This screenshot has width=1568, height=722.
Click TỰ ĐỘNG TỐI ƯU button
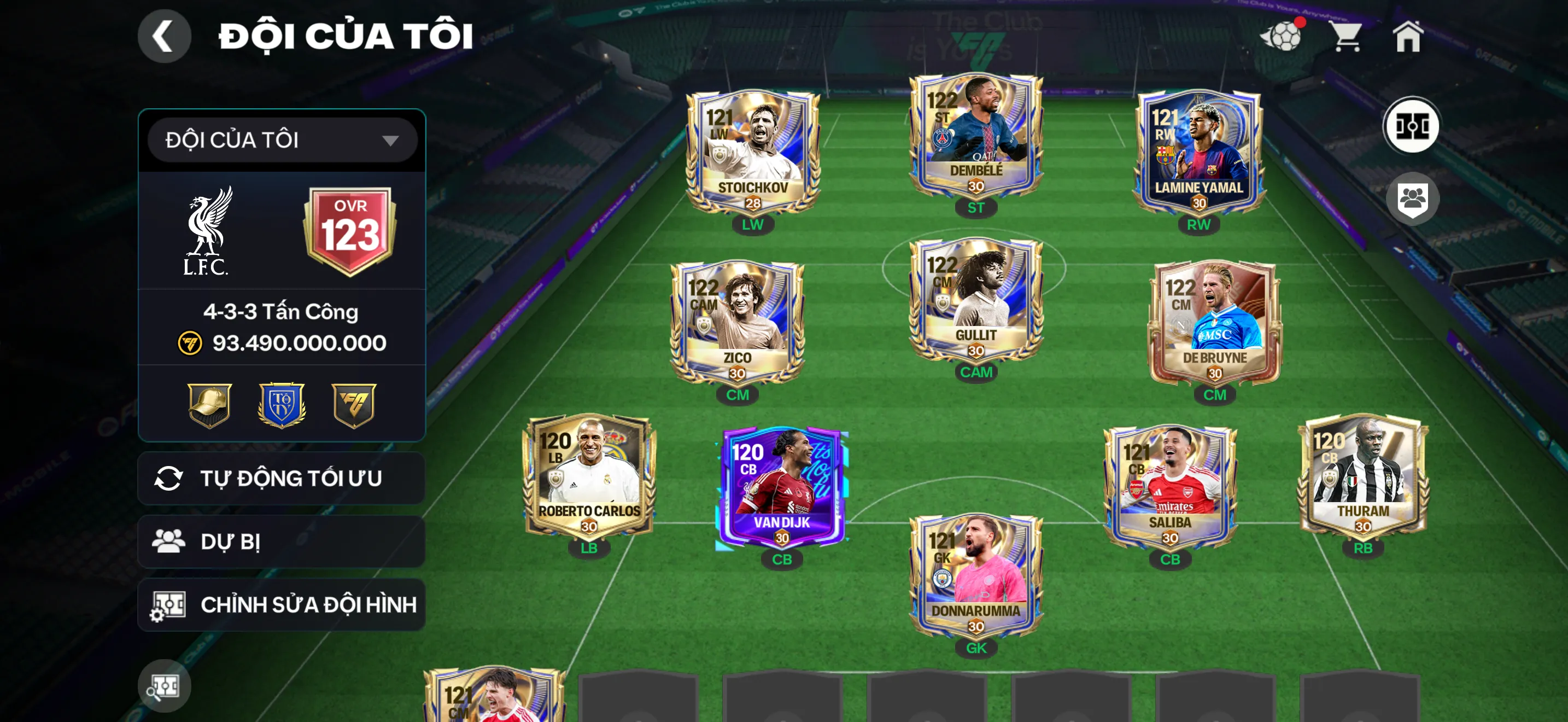[x=282, y=478]
